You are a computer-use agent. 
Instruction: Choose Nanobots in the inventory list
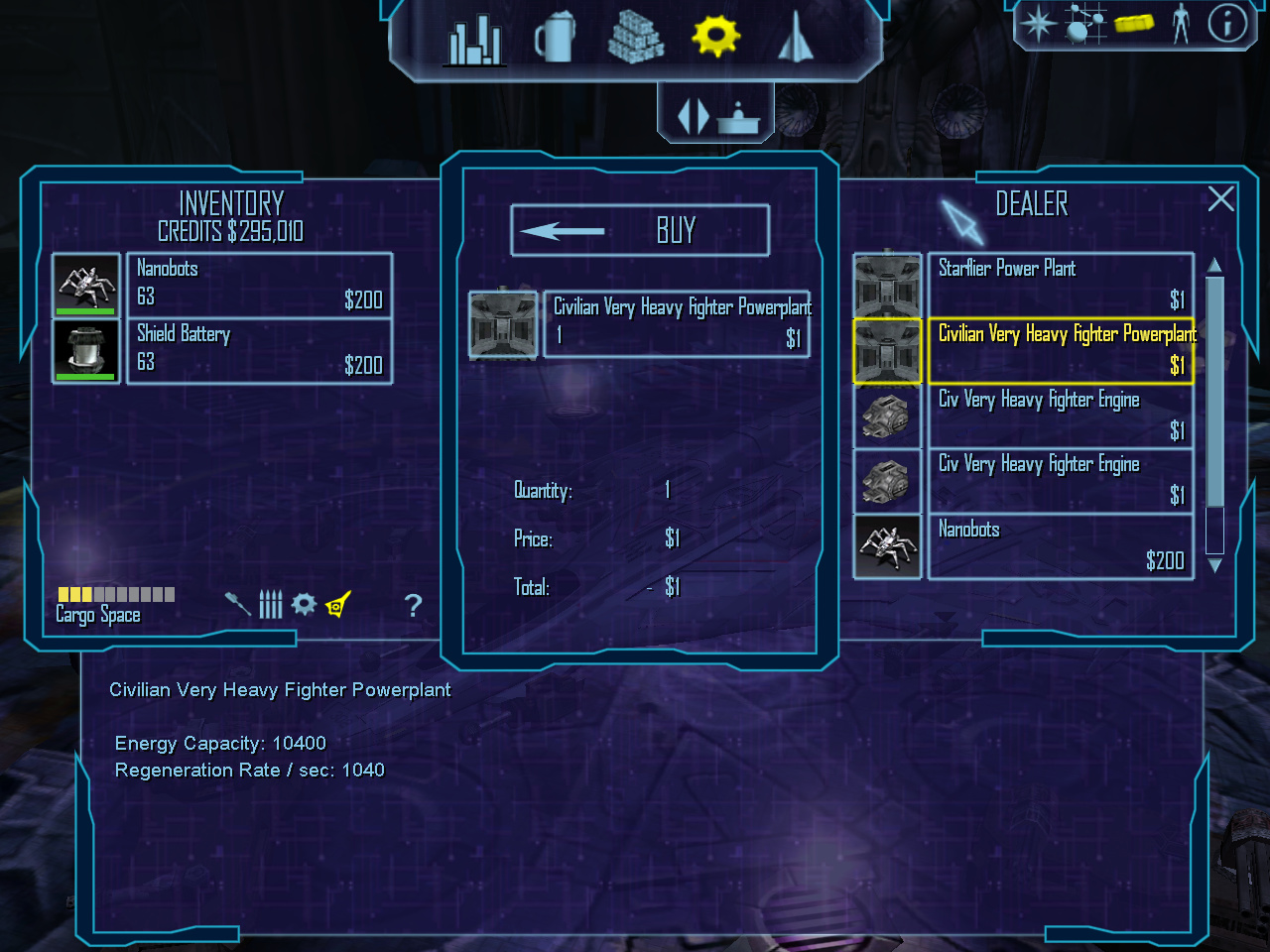point(260,286)
